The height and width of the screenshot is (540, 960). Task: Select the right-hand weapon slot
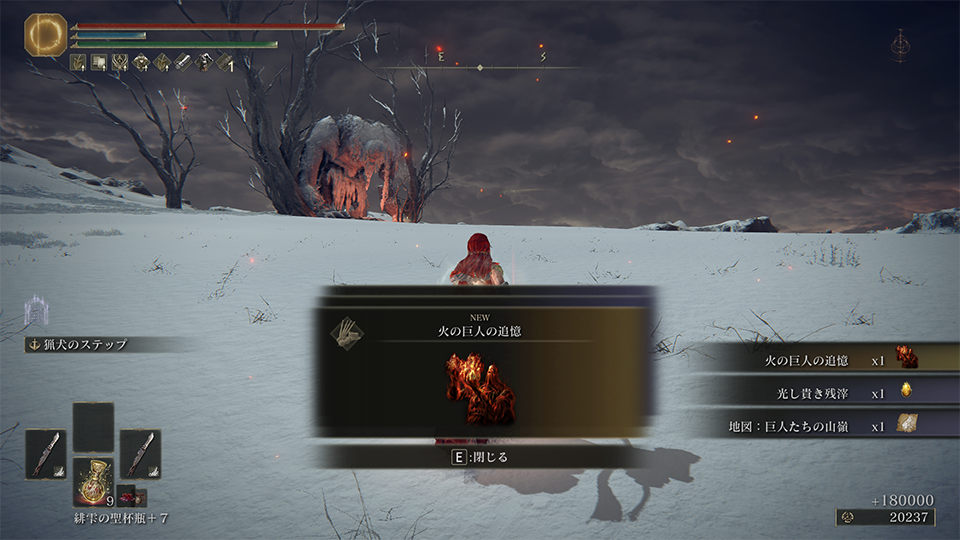(x=140, y=453)
